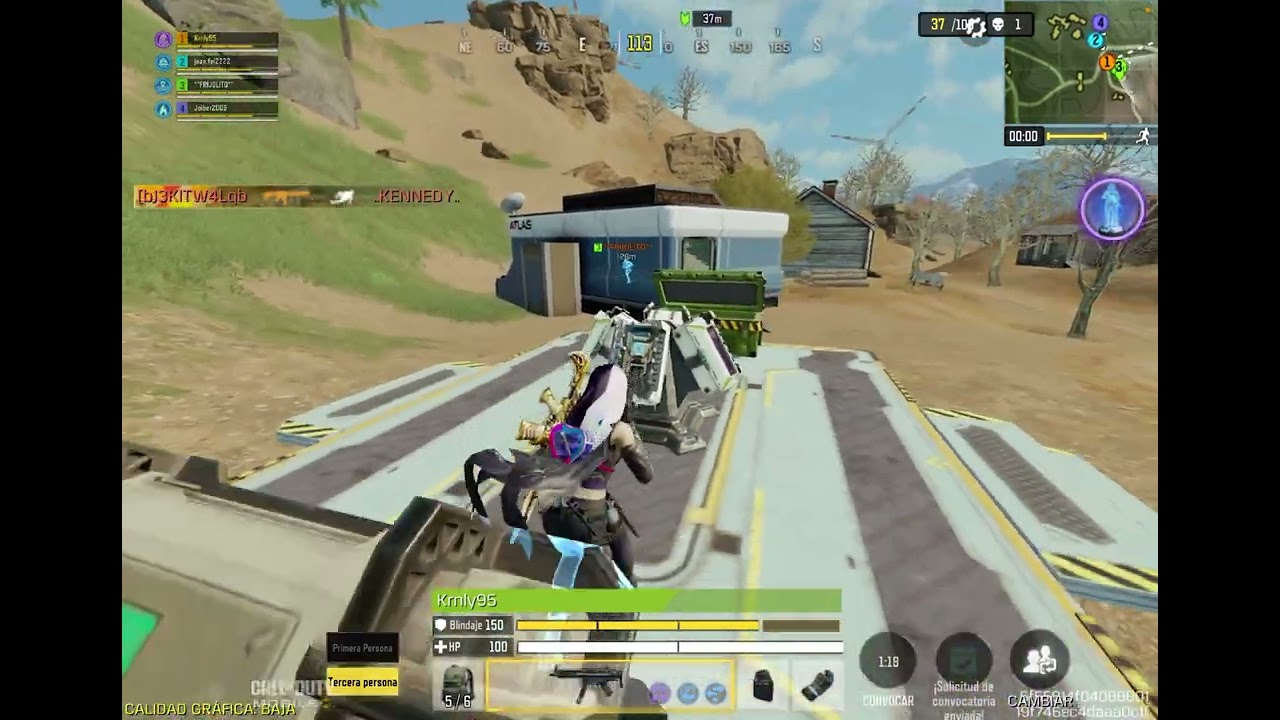This screenshot has height=720, width=1280.
Task: Select teammate FRIJOLITO in squad list
Action: pos(226,86)
